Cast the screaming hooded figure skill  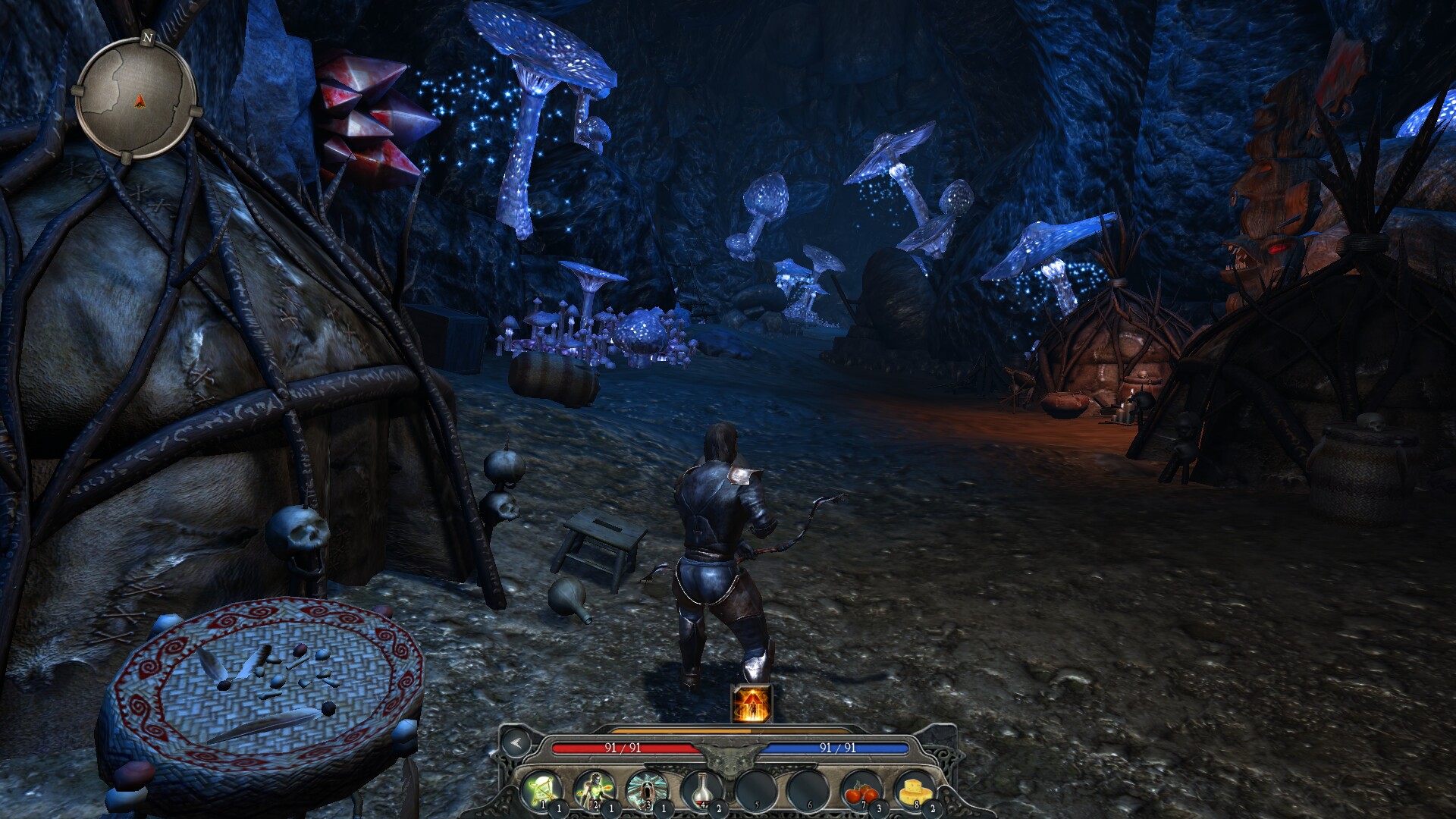tap(648, 789)
